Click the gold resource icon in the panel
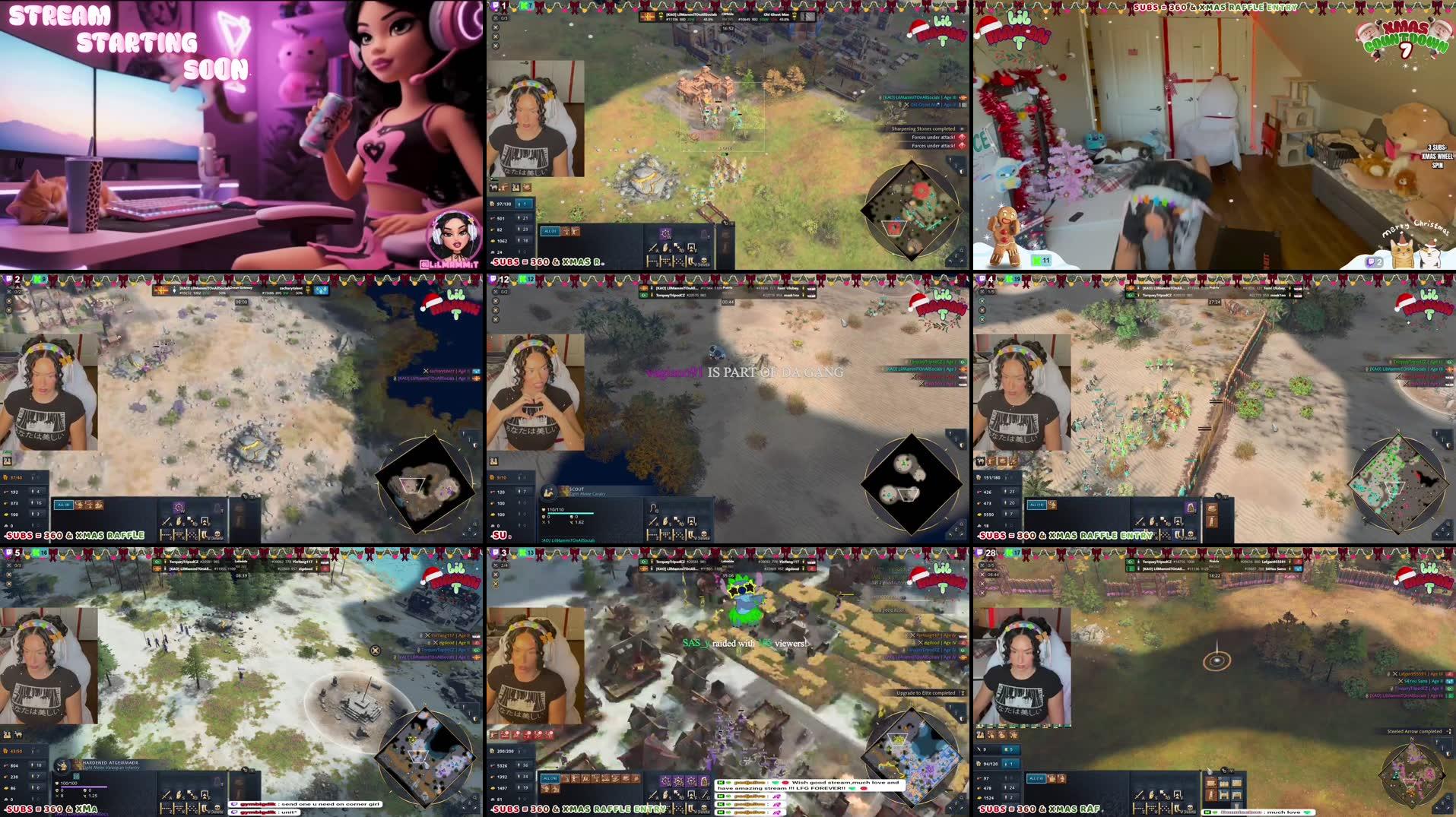 click(493, 240)
